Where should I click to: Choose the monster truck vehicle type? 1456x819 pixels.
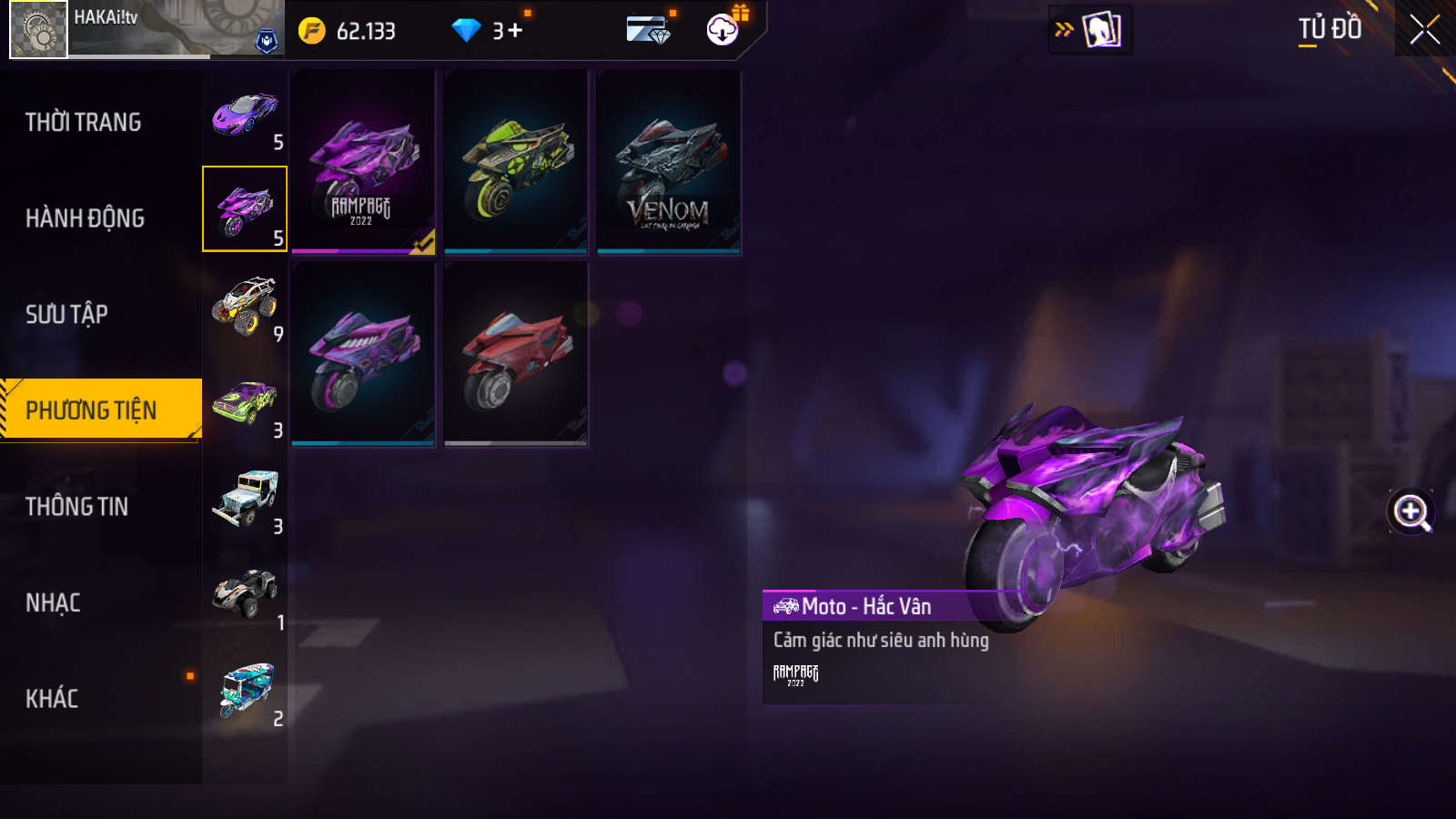tap(244, 306)
